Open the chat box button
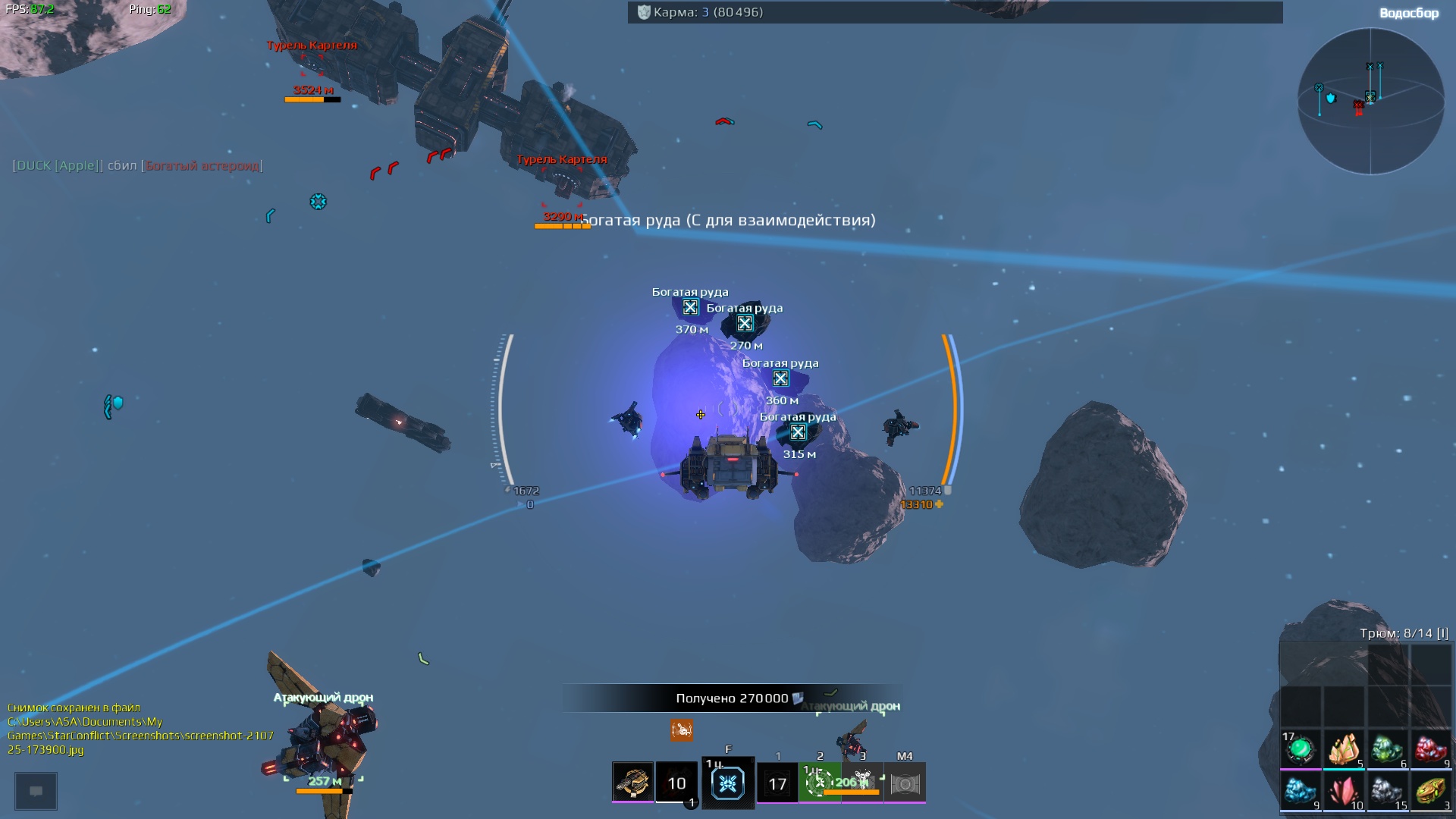 pyautogui.click(x=36, y=791)
